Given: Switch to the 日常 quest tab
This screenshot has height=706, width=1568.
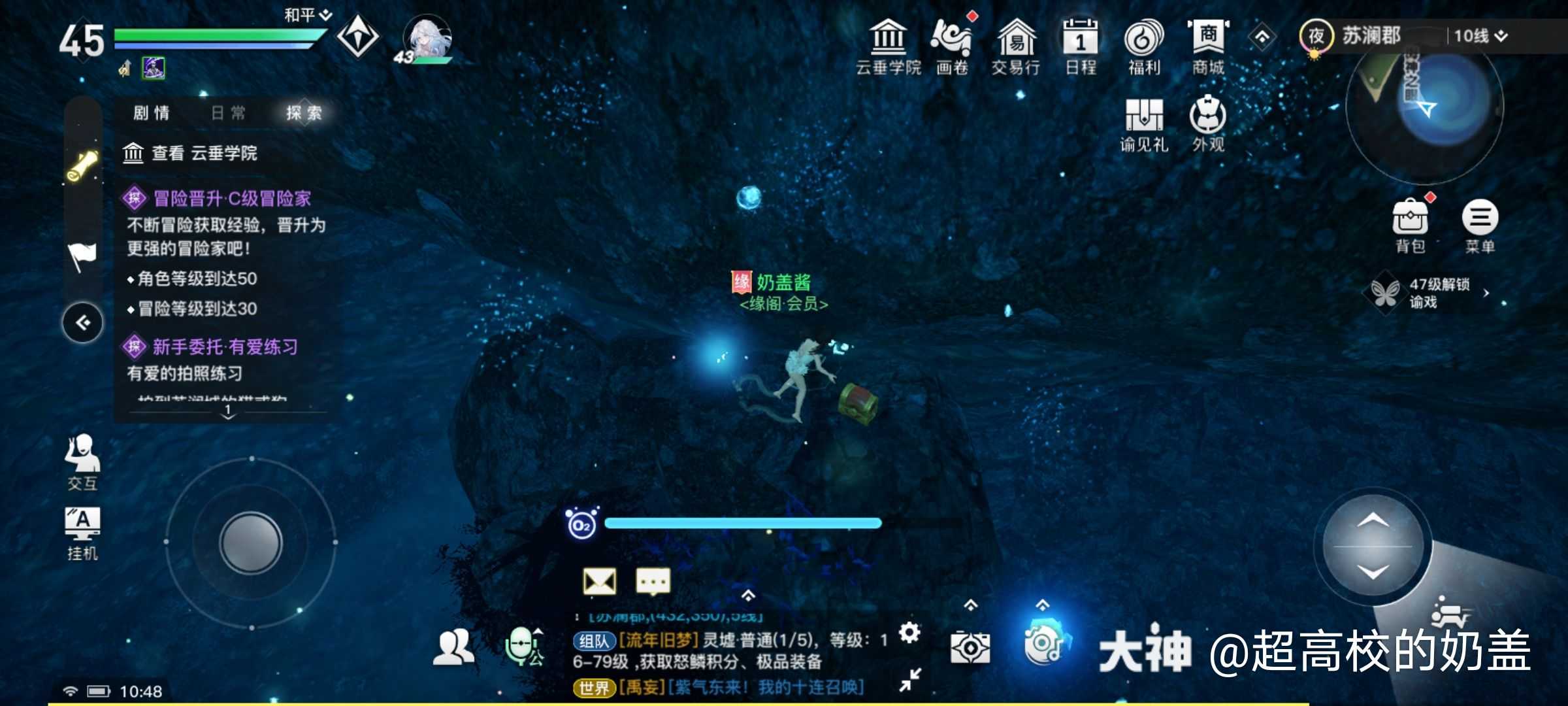Looking at the screenshot, I should click(x=228, y=113).
